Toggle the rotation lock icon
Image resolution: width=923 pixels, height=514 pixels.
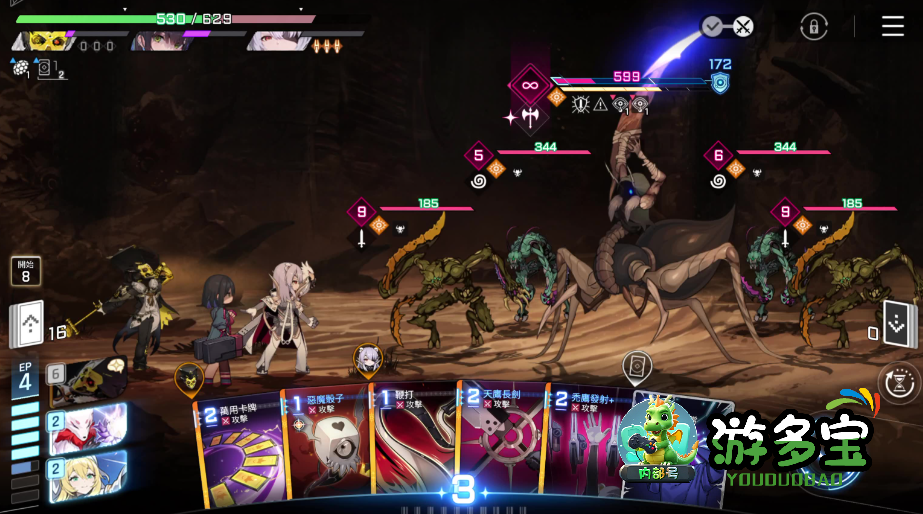[814, 27]
